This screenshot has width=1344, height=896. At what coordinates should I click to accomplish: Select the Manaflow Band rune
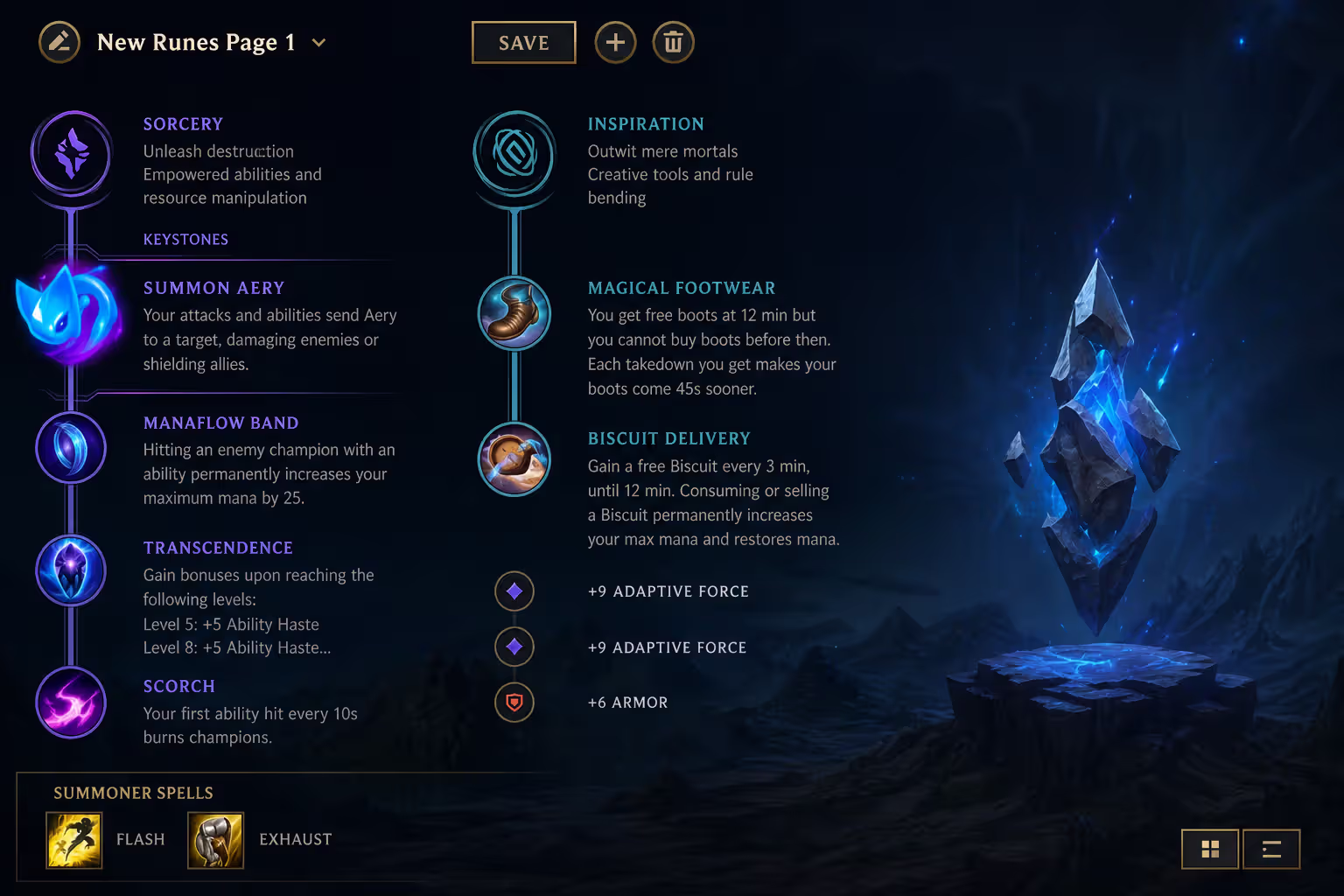pos(71,448)
